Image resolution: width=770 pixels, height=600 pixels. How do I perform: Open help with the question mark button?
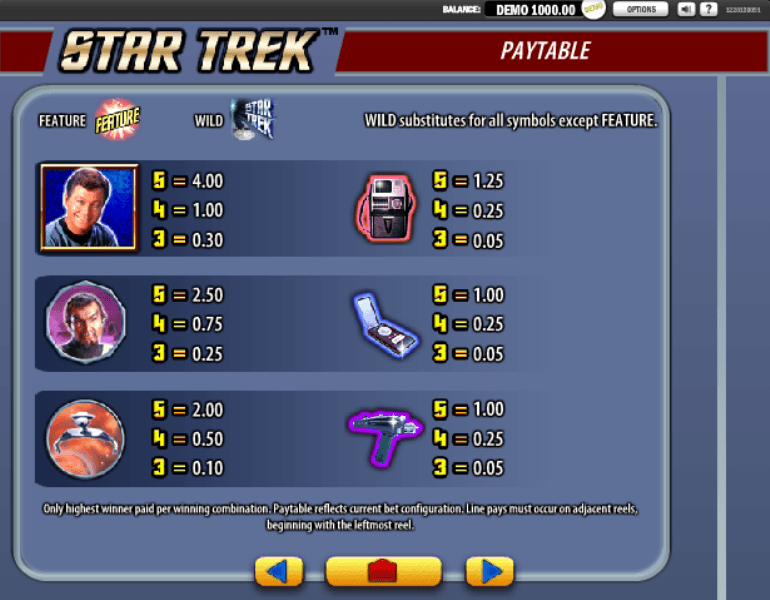point(708,9)
